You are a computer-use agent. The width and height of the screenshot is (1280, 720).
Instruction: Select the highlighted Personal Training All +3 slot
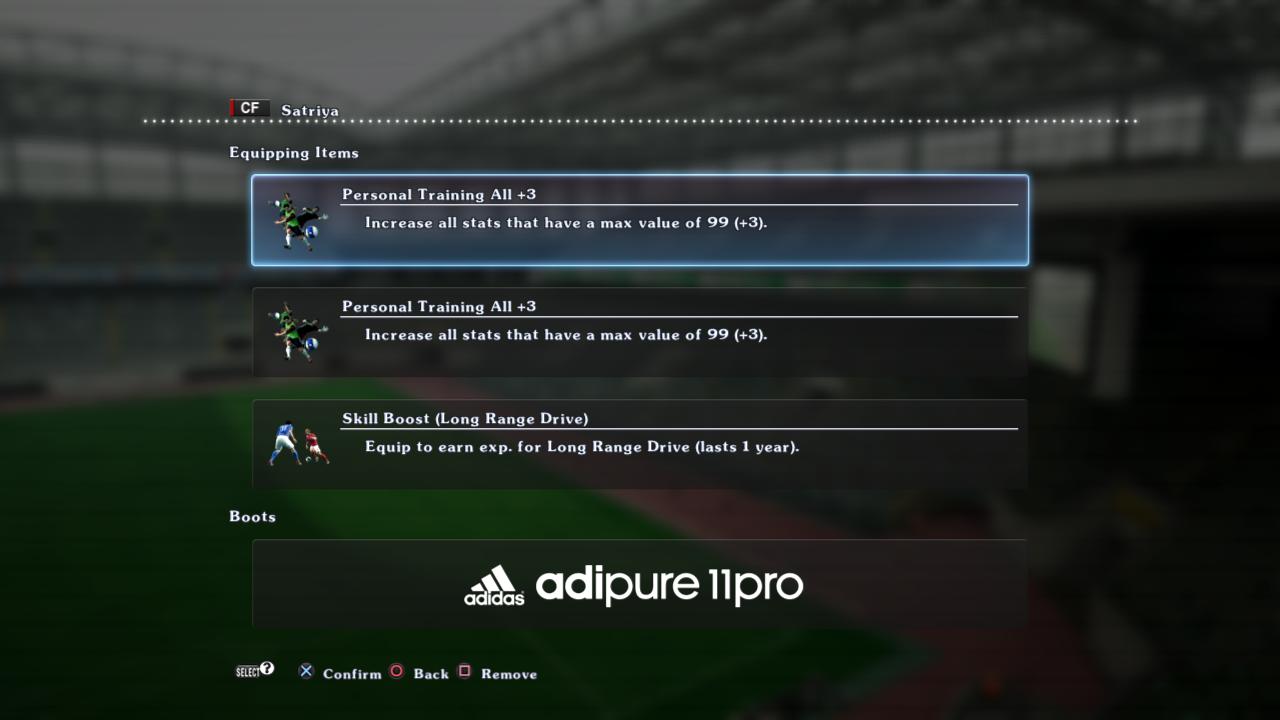[x=640, y=220]
